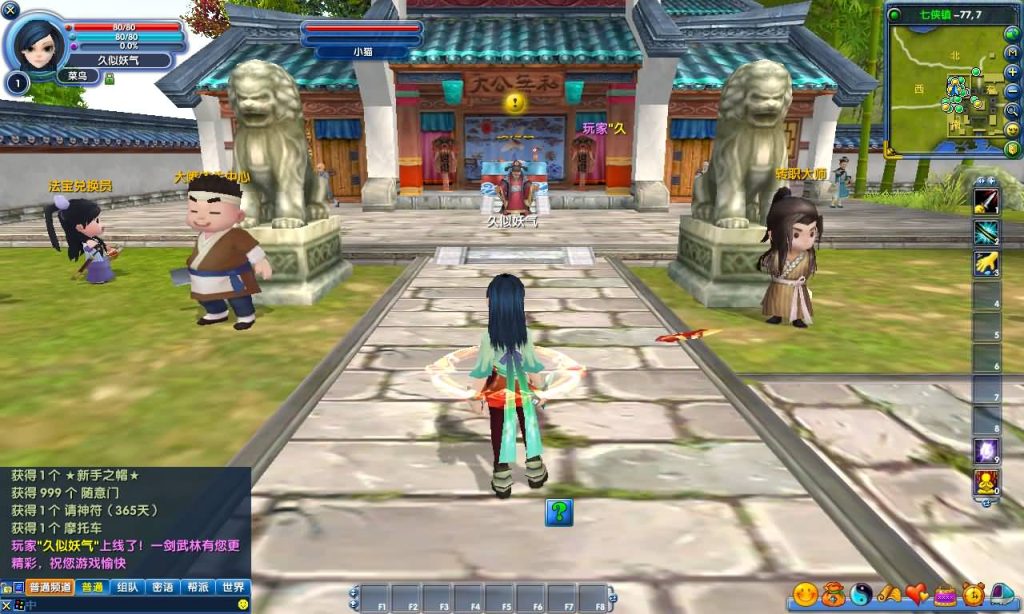Open the chat emoji smiley picker
This screenshot has width=1024, height=614.
[x=242, y=605]
